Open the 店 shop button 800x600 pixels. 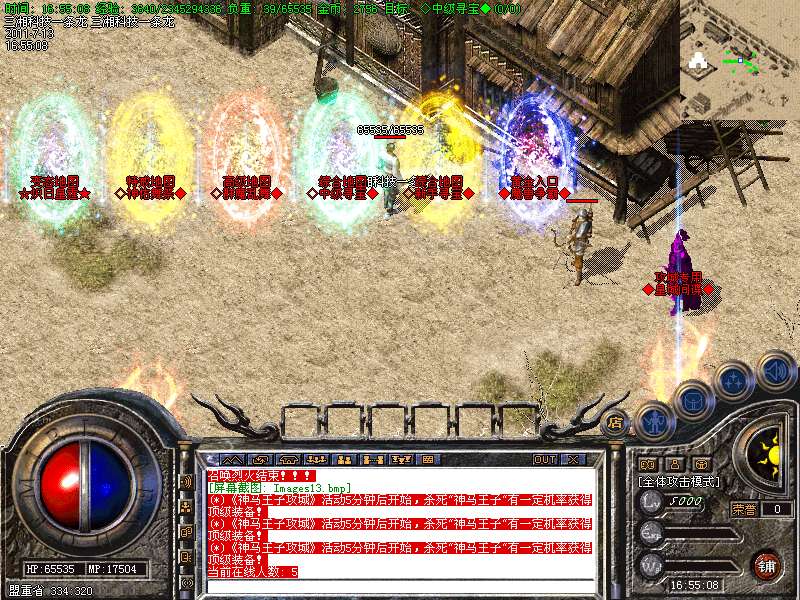coord(615,423)
